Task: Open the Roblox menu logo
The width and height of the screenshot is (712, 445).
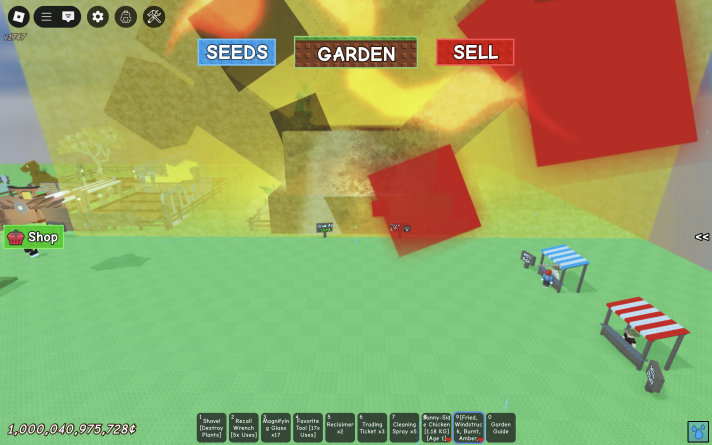Action: (x=16, y=16)
